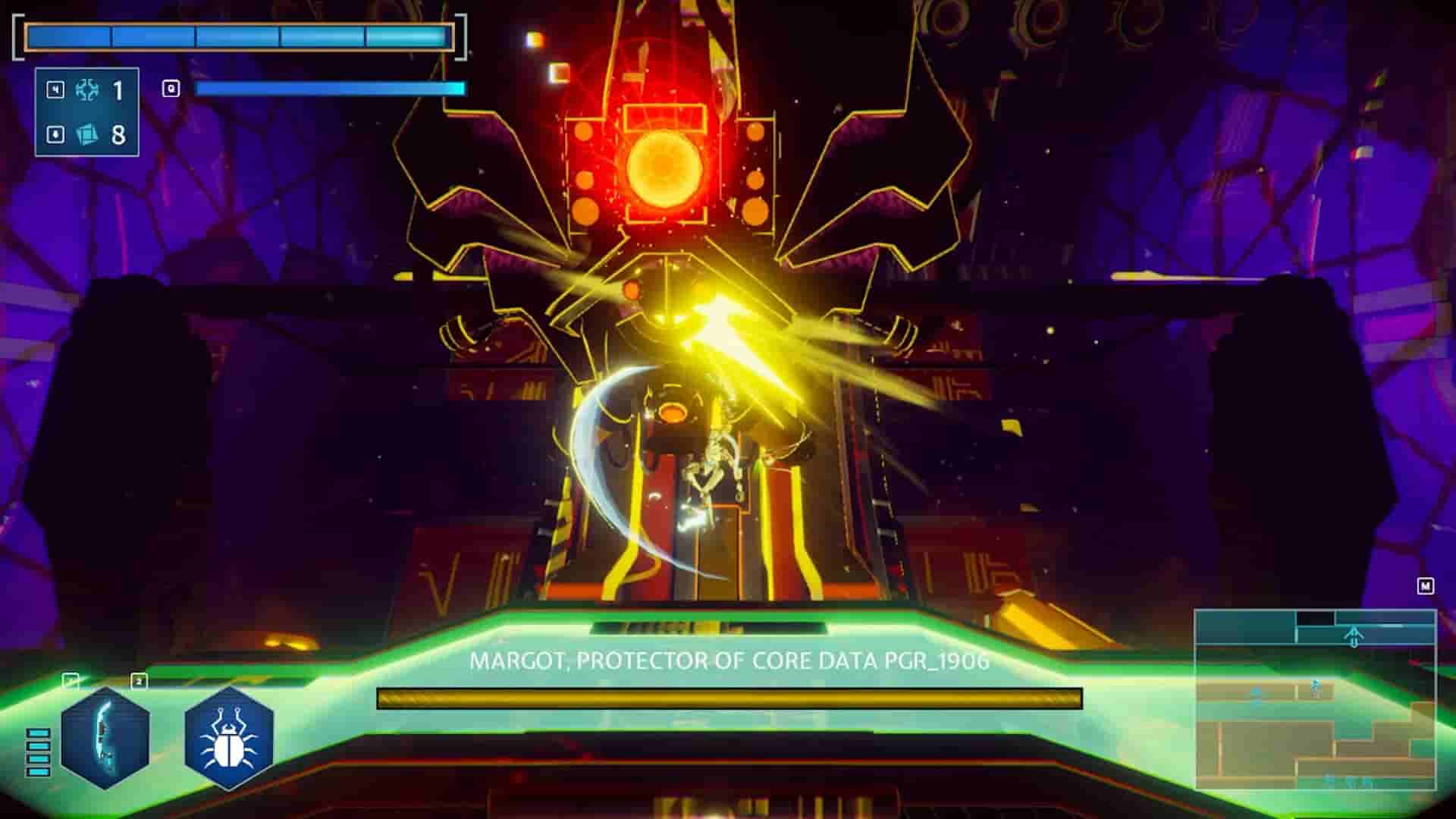Expand the ability counter panel below the health bar
Image resolution: width=1456 pixels, height=819 pixels.
tap(87, 111)
